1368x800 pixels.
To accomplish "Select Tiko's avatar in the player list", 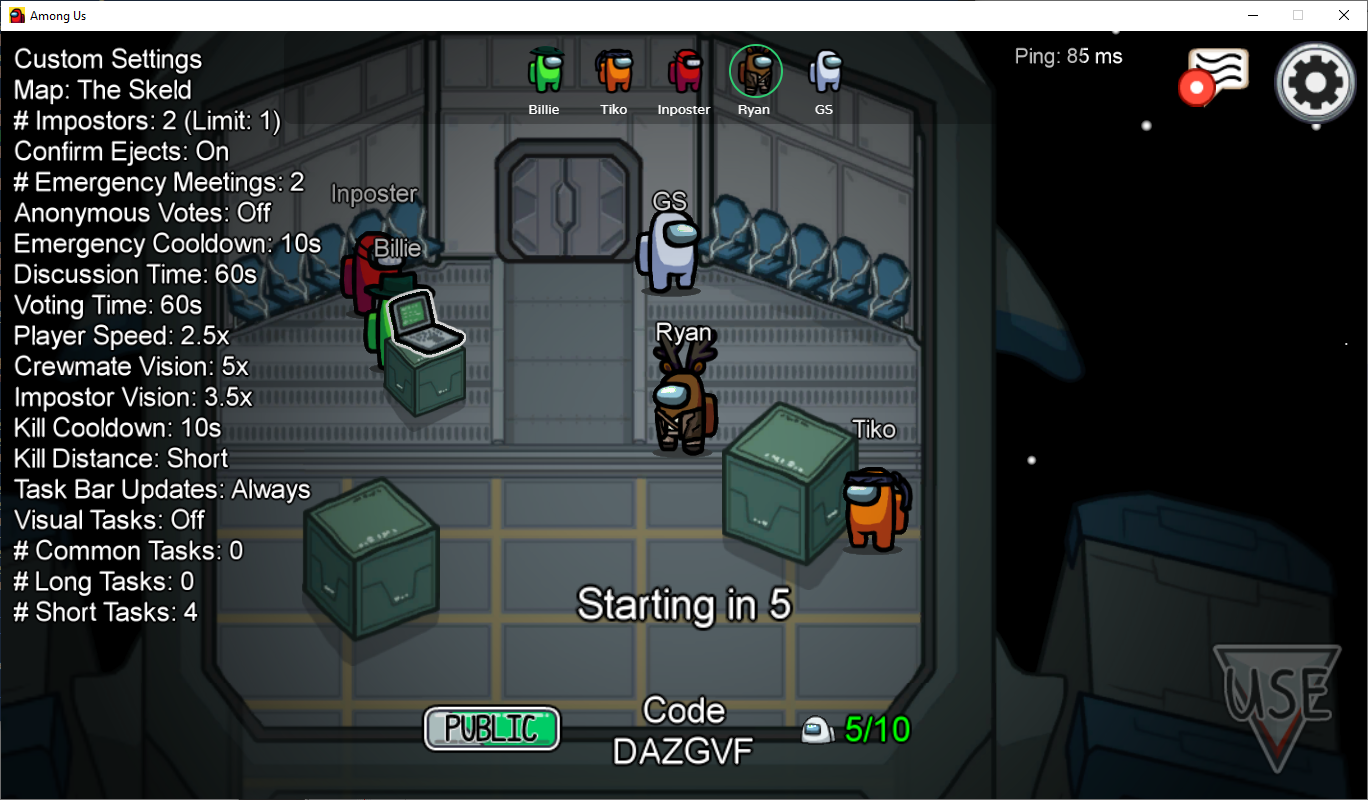I will tap(614, 70).
